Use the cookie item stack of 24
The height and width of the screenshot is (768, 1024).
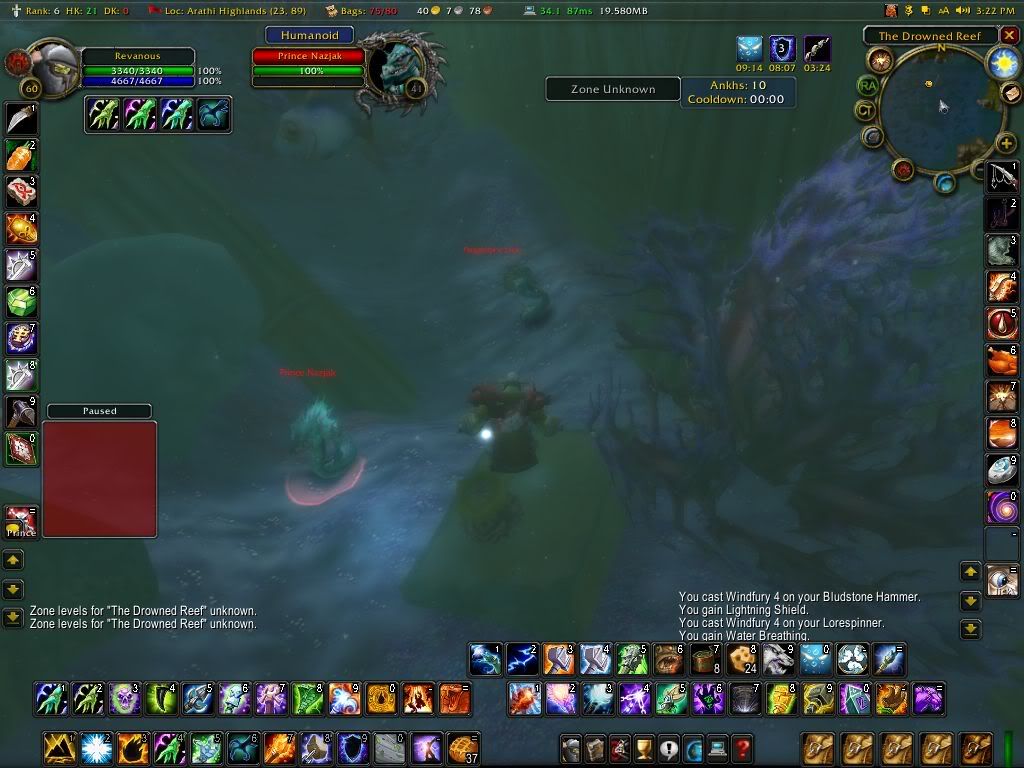(x=741, y=659)
